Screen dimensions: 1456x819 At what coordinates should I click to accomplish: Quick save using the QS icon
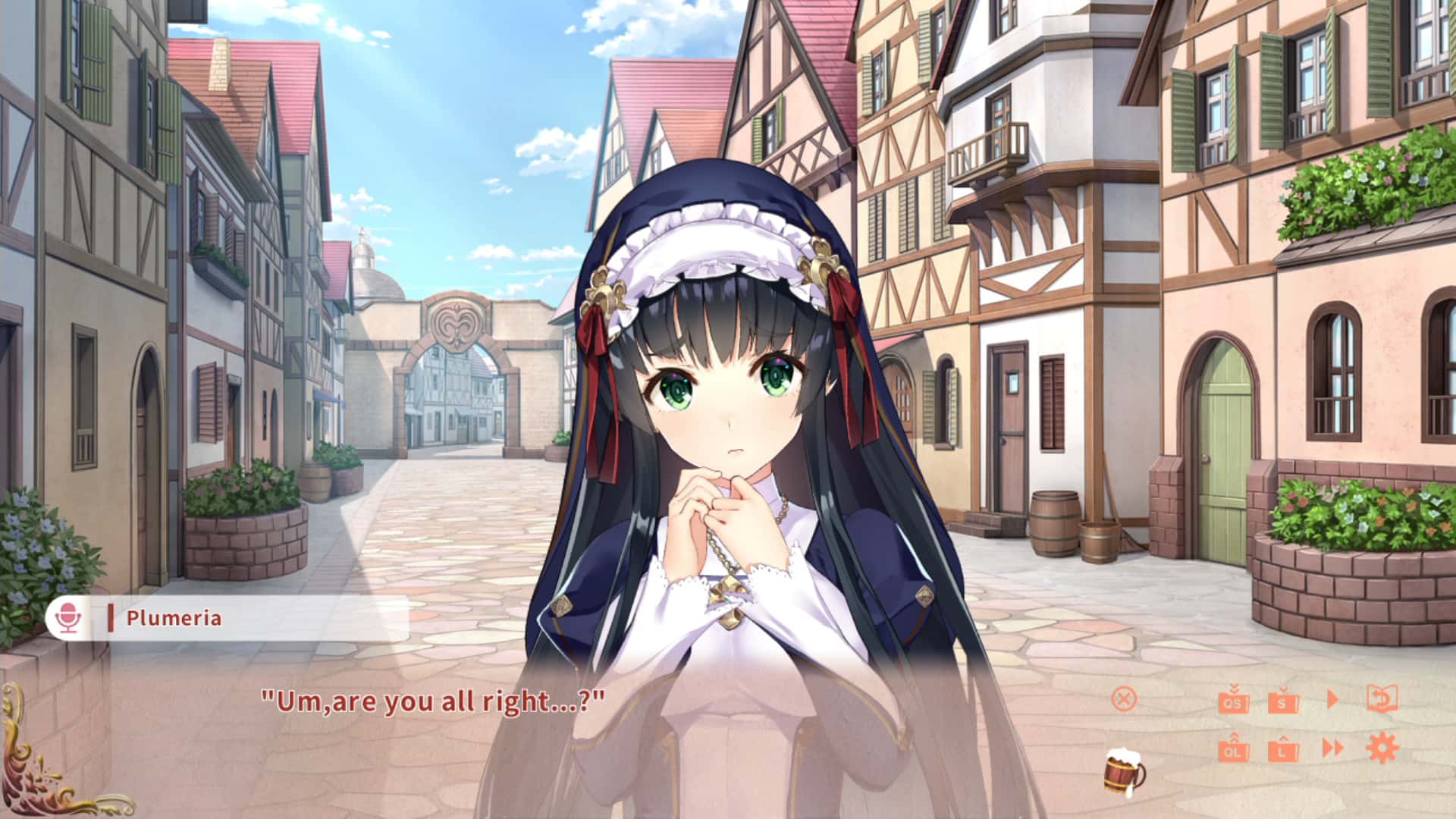1234,704
